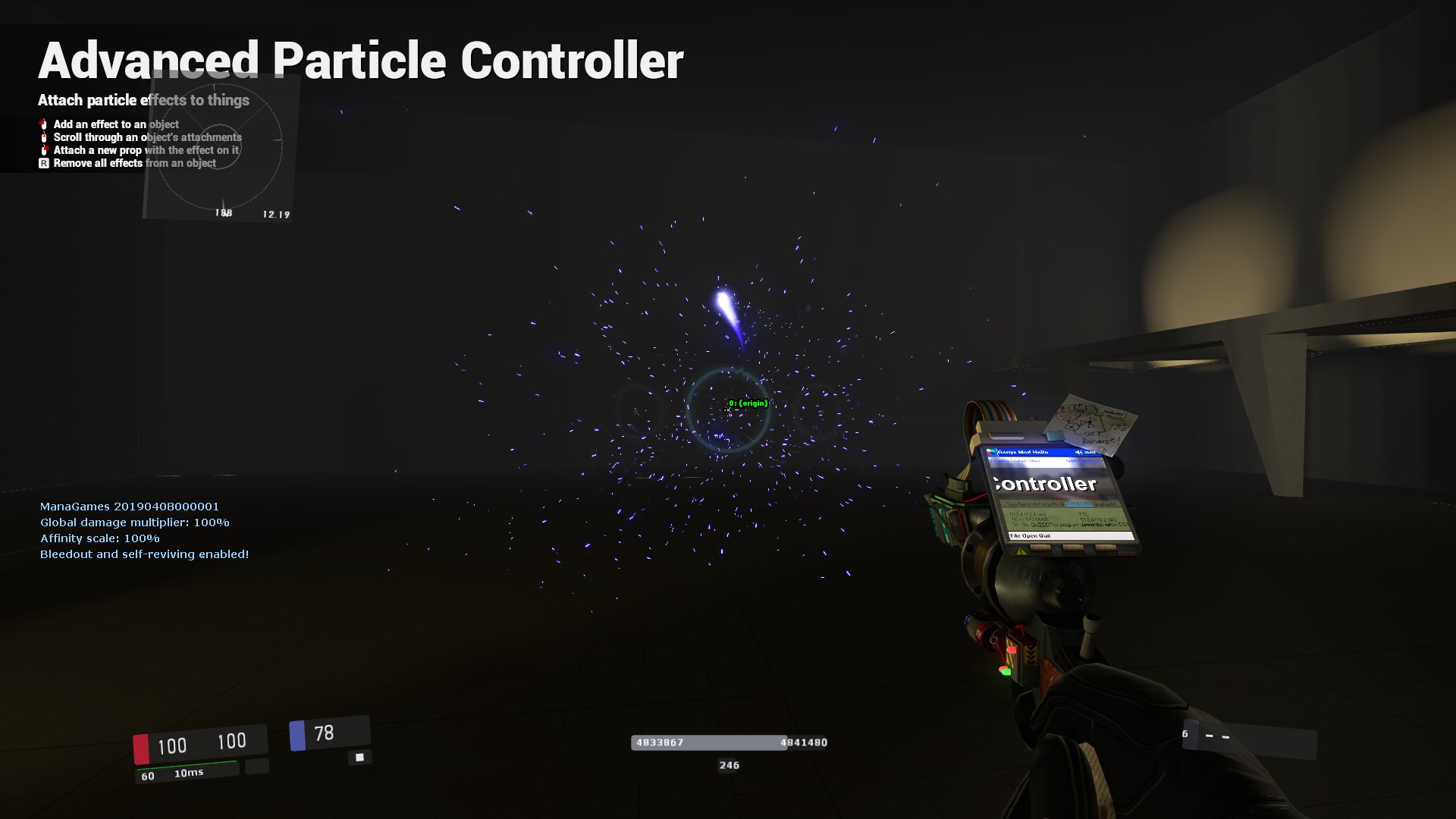Follow the blue "Click Here" link on the screen
Viewport: 1456px width, 819px height.
[x=1079, y=504]
